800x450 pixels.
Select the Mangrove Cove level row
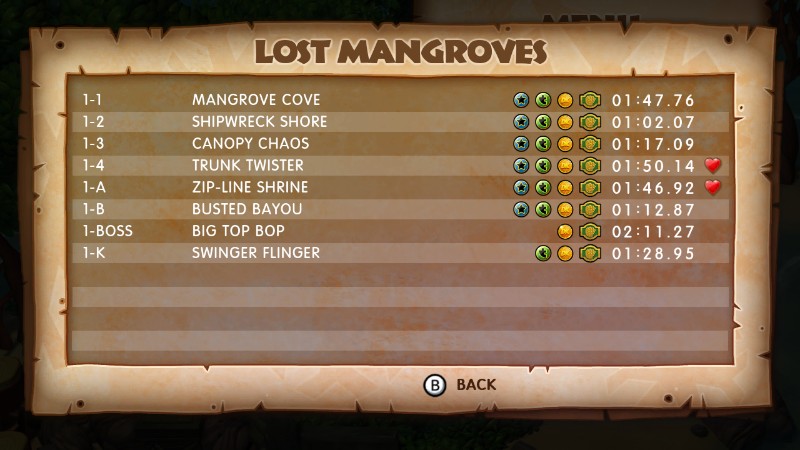click(x=256, y=100)
